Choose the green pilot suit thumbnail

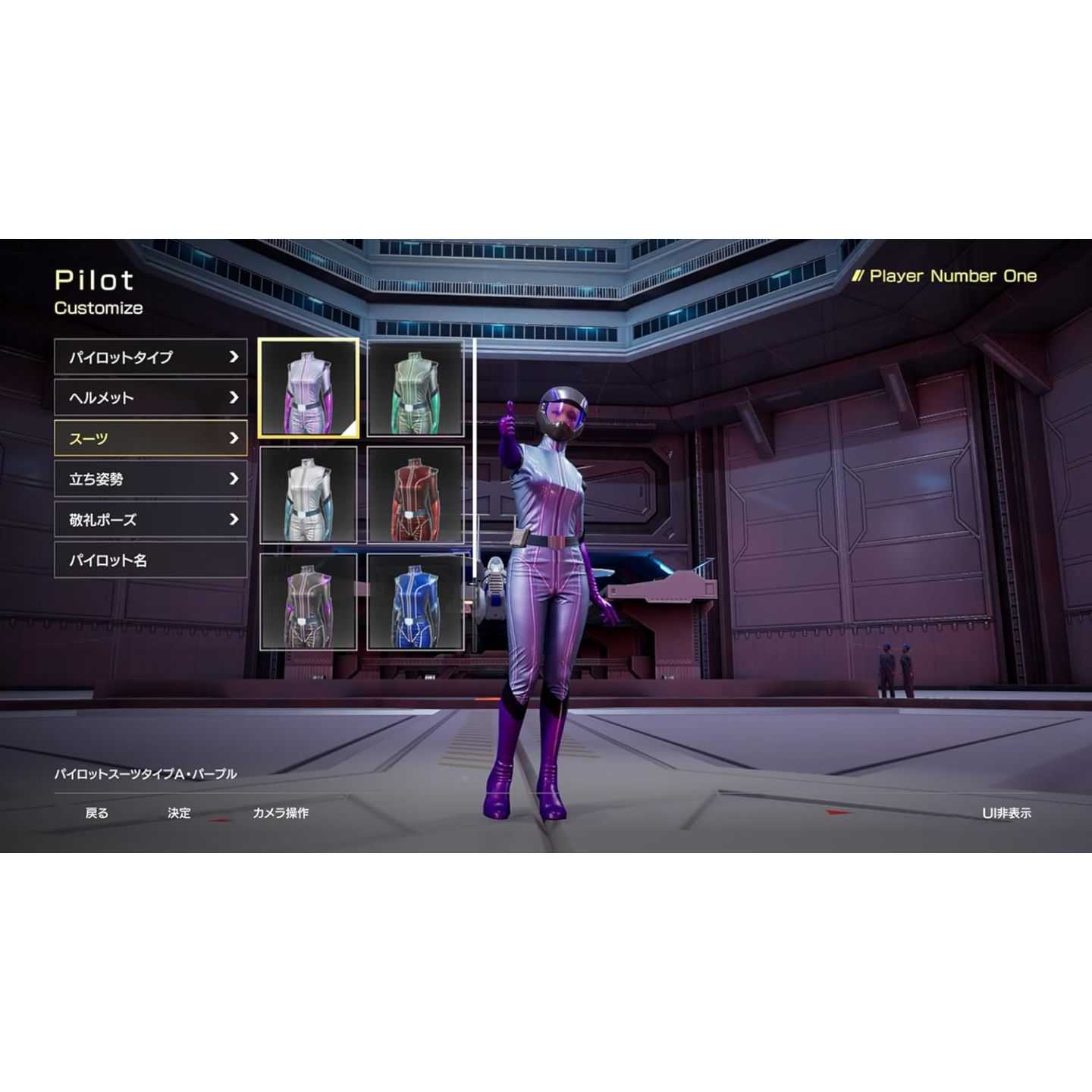pyautogui.click(x=416, y=388)
